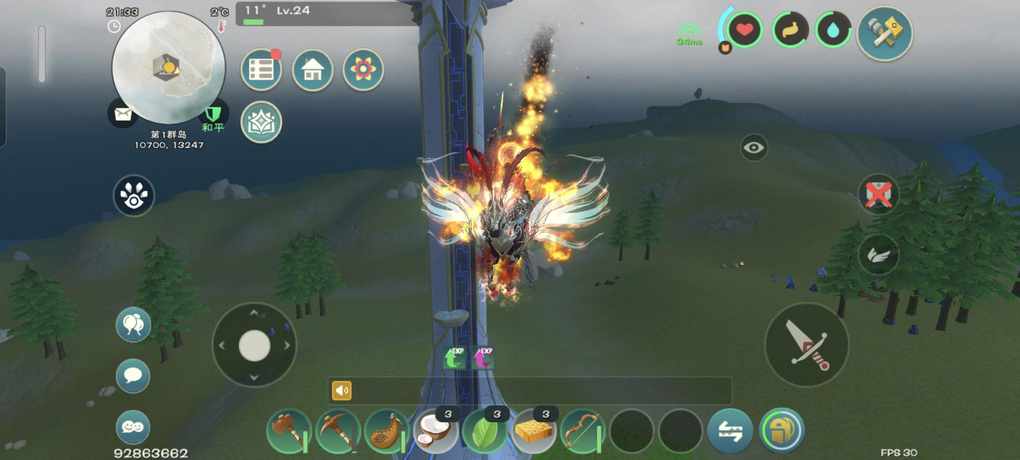Open the mail envelope icon

click(122, 114)
